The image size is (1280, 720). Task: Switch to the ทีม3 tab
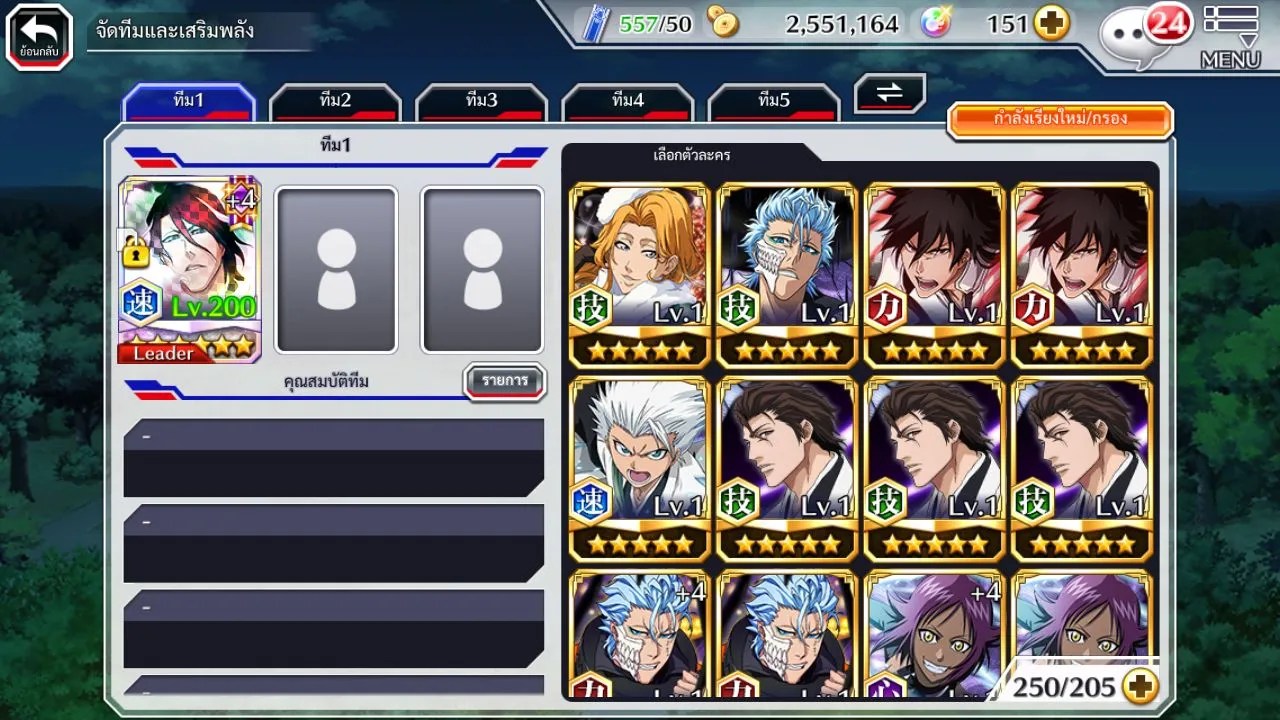coord(481,101)
